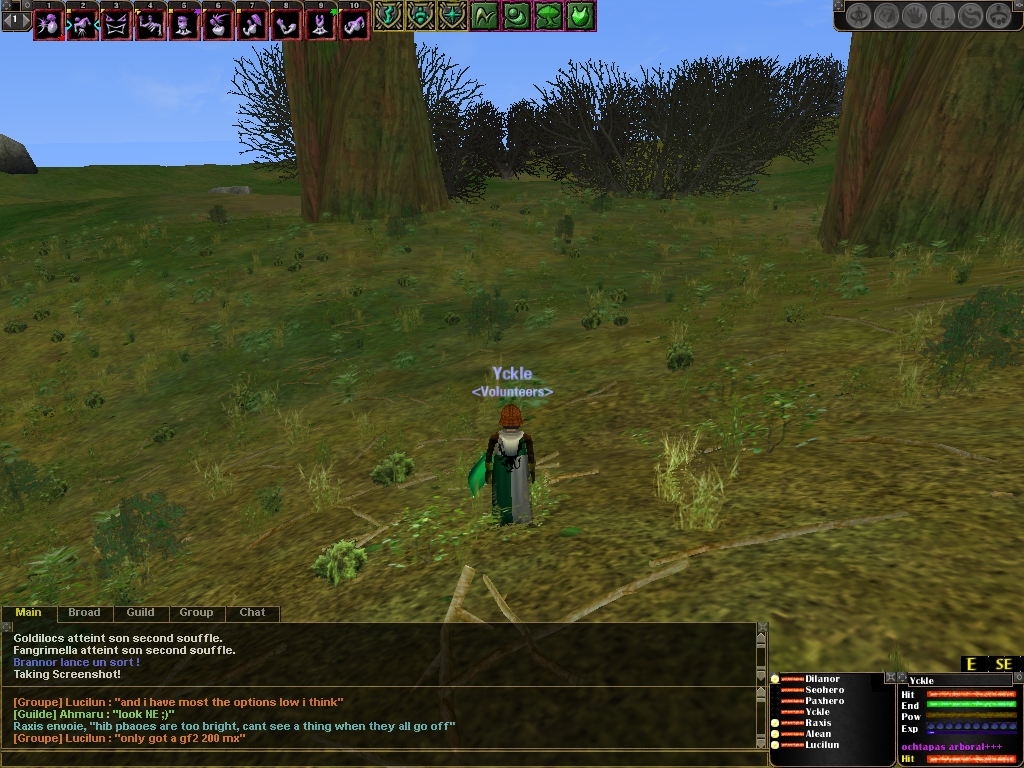Open the group figures icon panel
Viewport: 1024px width, 768px height.
[1000, 16]
